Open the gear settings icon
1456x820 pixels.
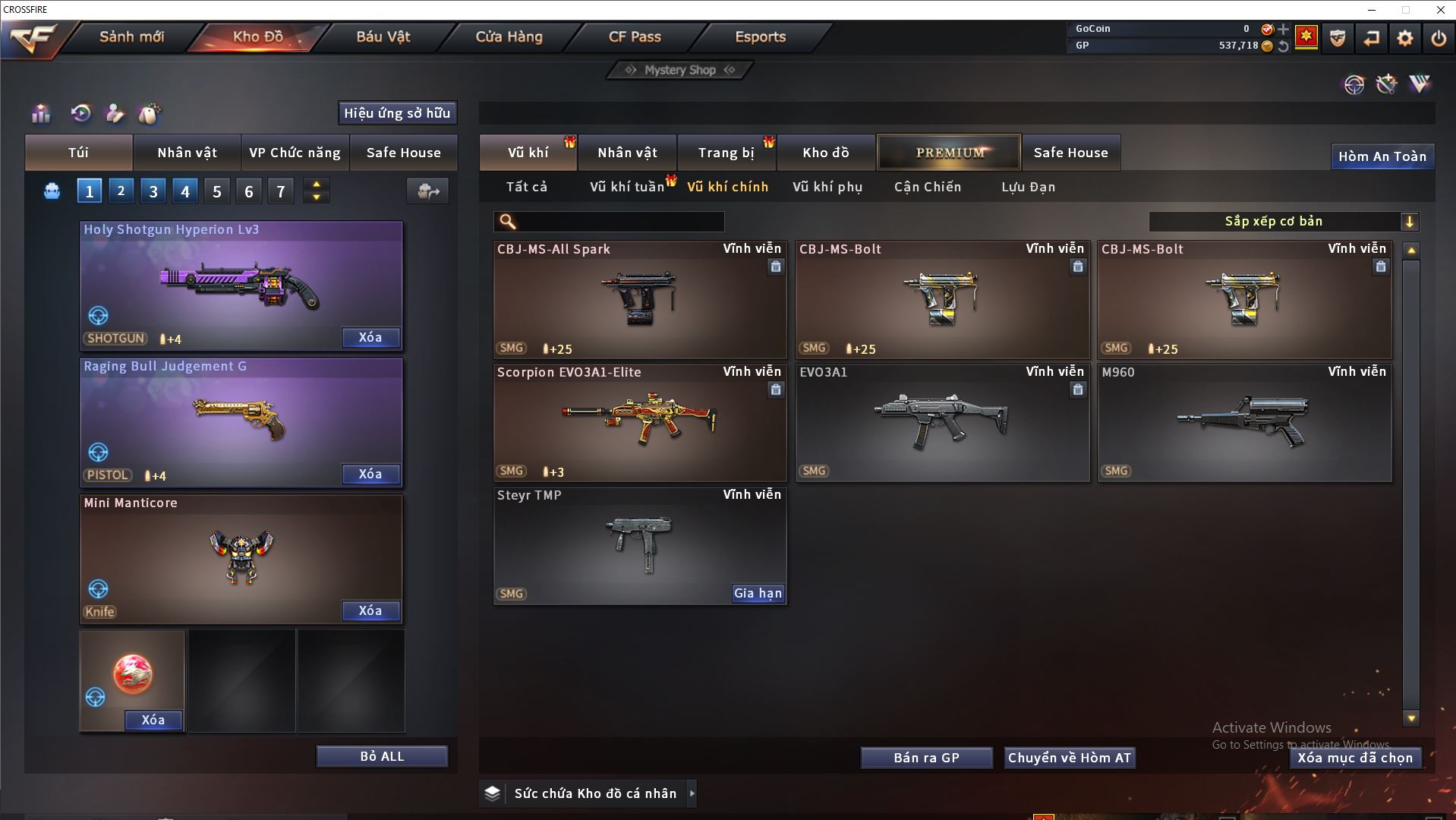pos(1405,38)
